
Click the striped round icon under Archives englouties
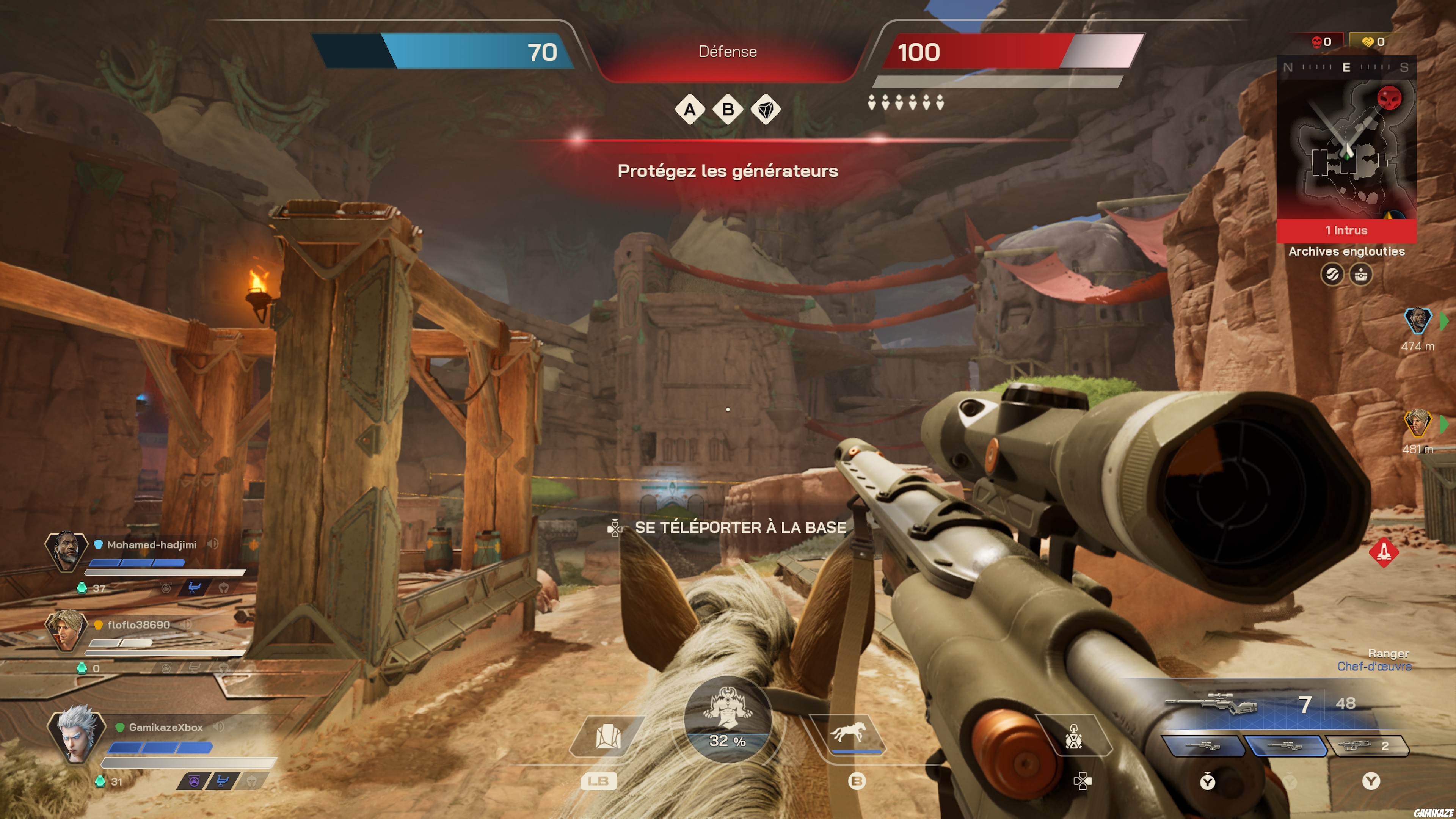[1332, 275]
